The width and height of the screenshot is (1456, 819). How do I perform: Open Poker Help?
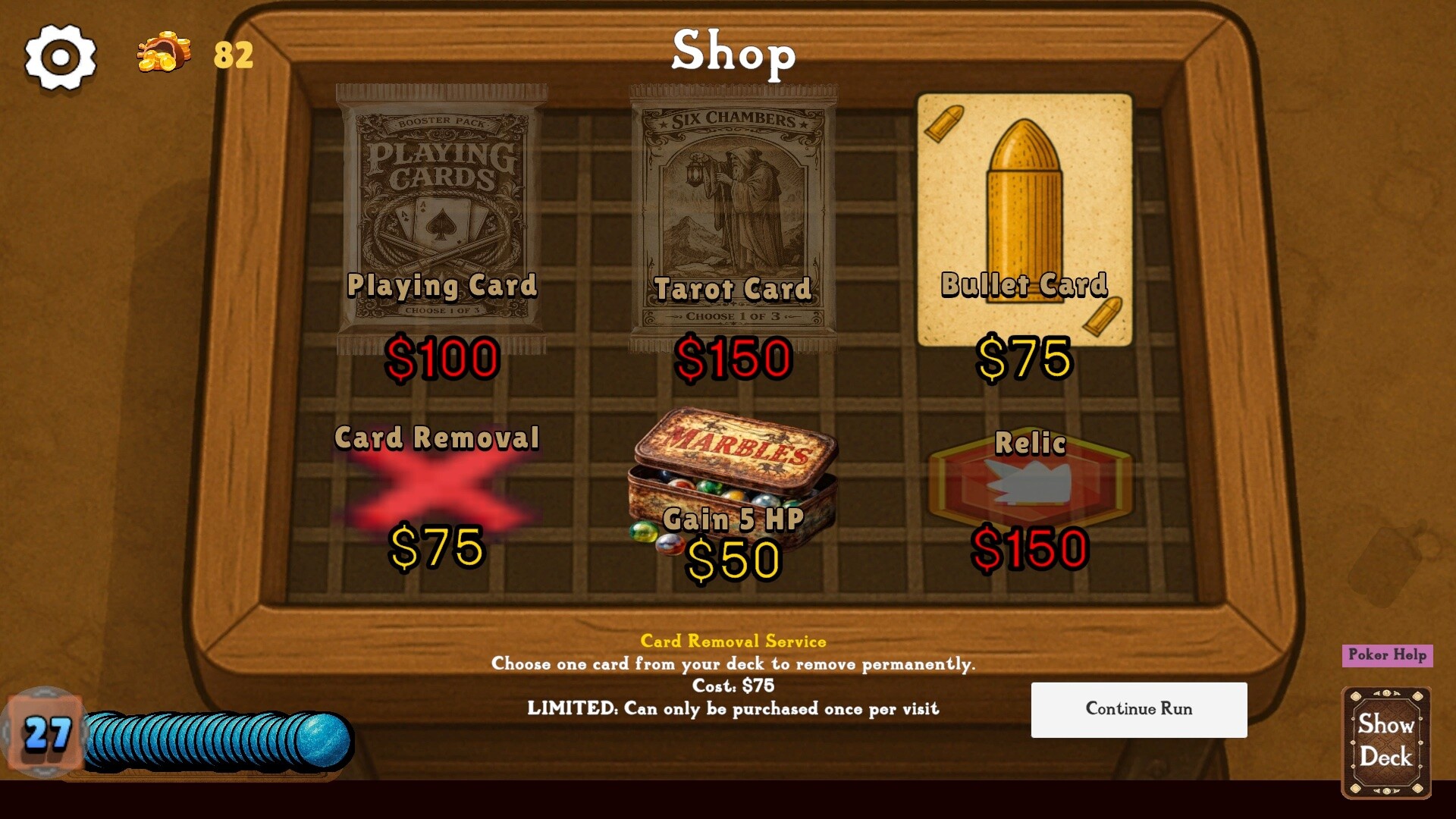tap(1387, 654)
